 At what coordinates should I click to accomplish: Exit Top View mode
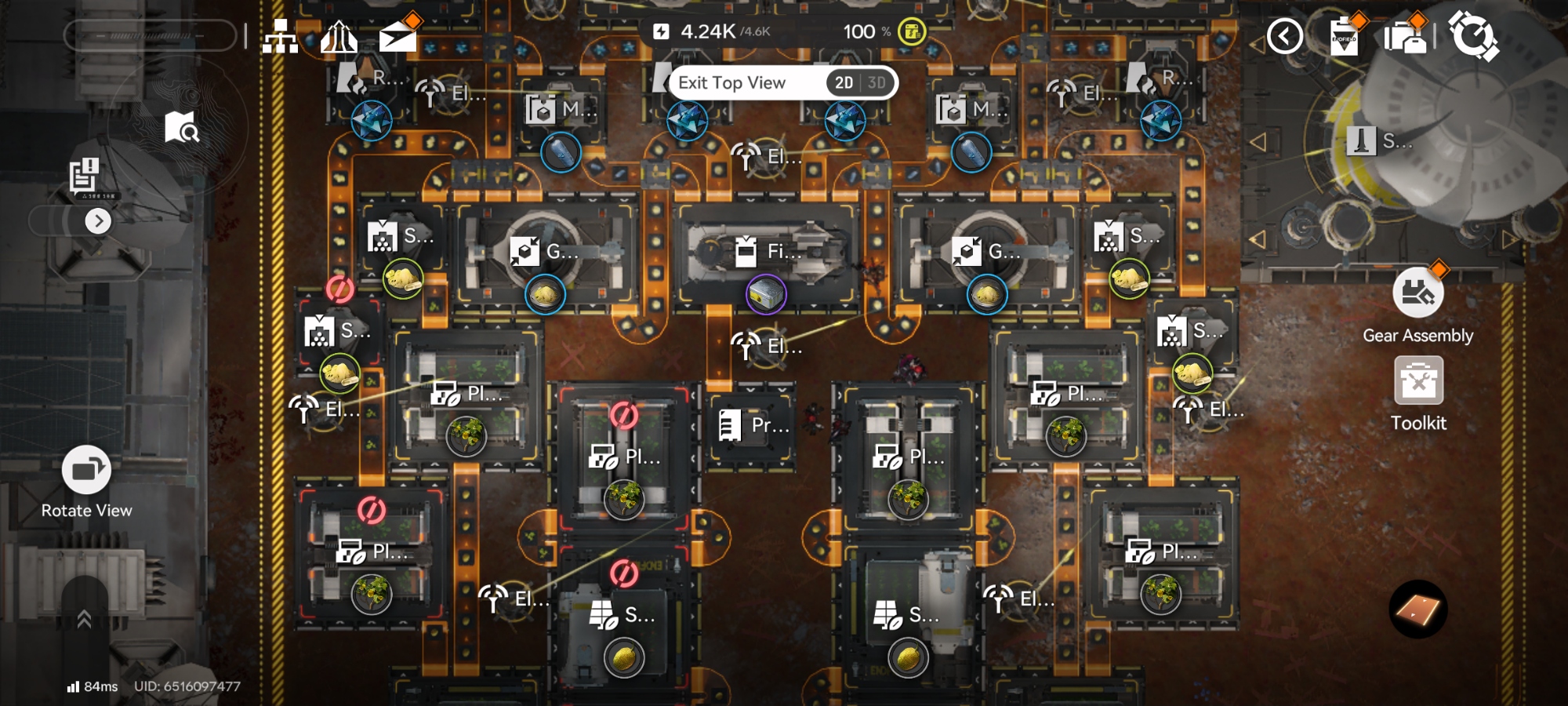point(731,83)
